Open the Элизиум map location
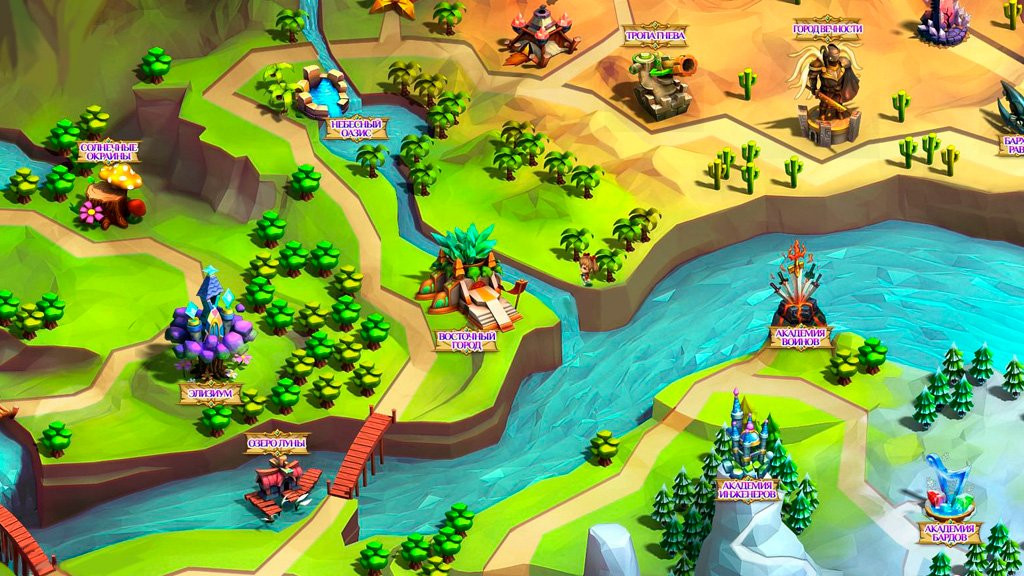The image size is (1024, 576). click(210, 392)
